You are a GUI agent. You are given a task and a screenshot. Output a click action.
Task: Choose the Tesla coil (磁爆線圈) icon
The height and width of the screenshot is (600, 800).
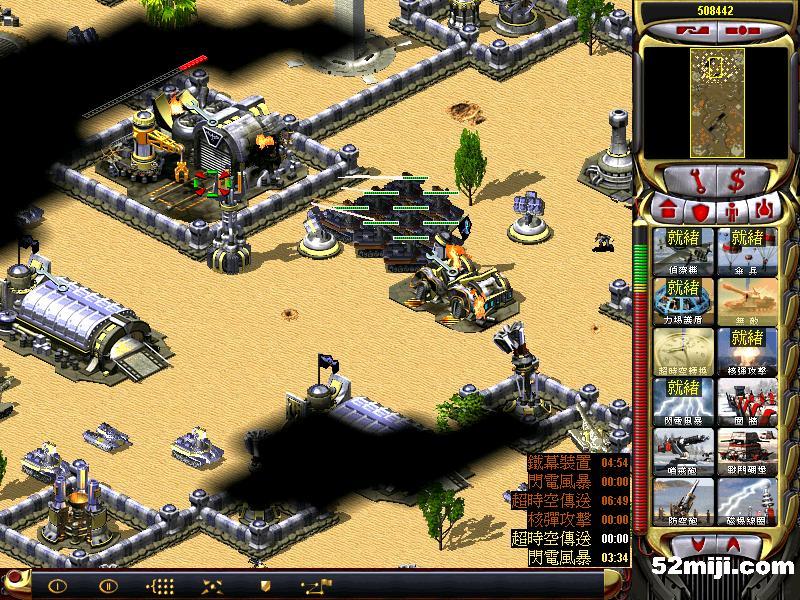pos(748,501)
